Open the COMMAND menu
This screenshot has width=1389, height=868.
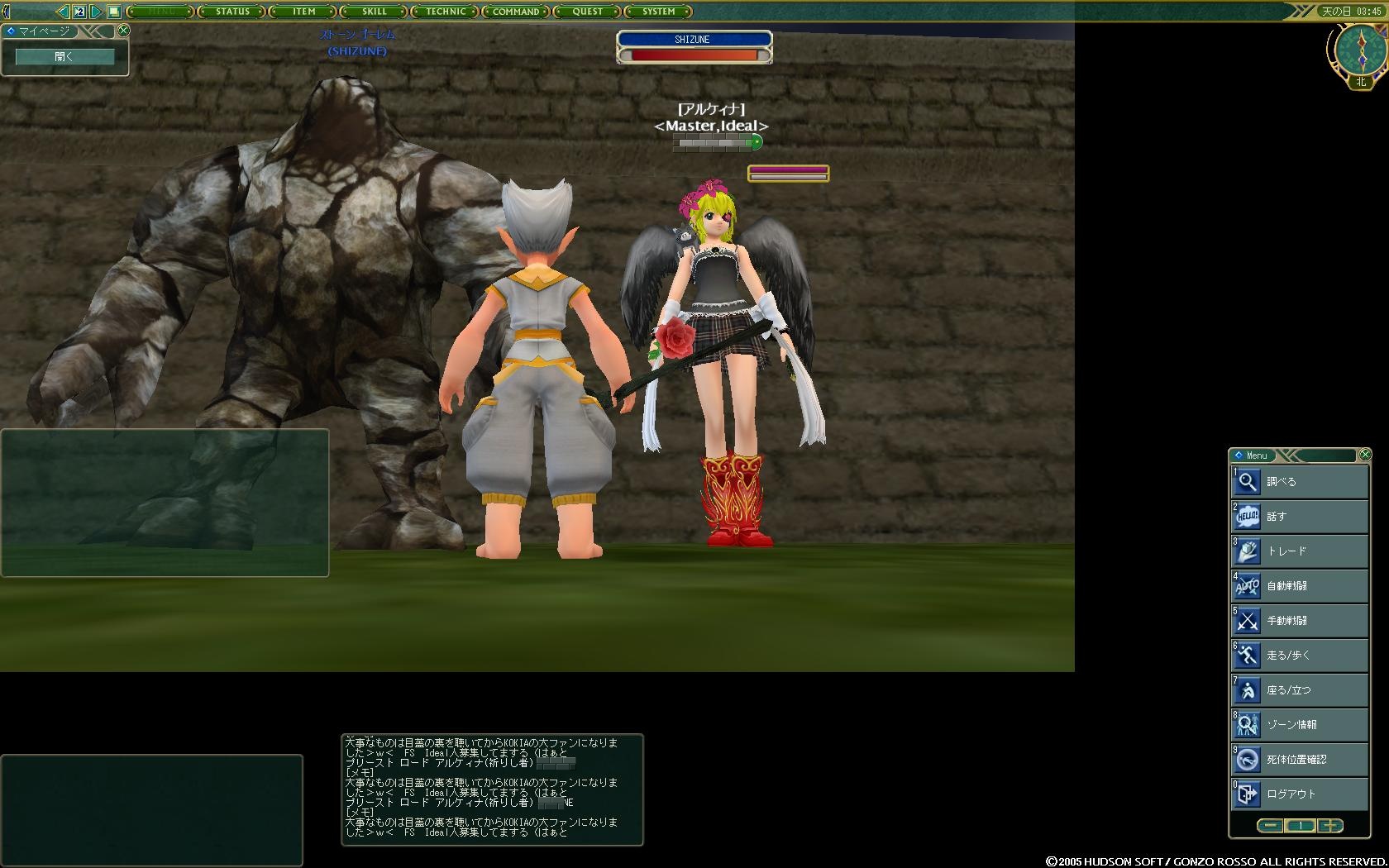[516, 12]
